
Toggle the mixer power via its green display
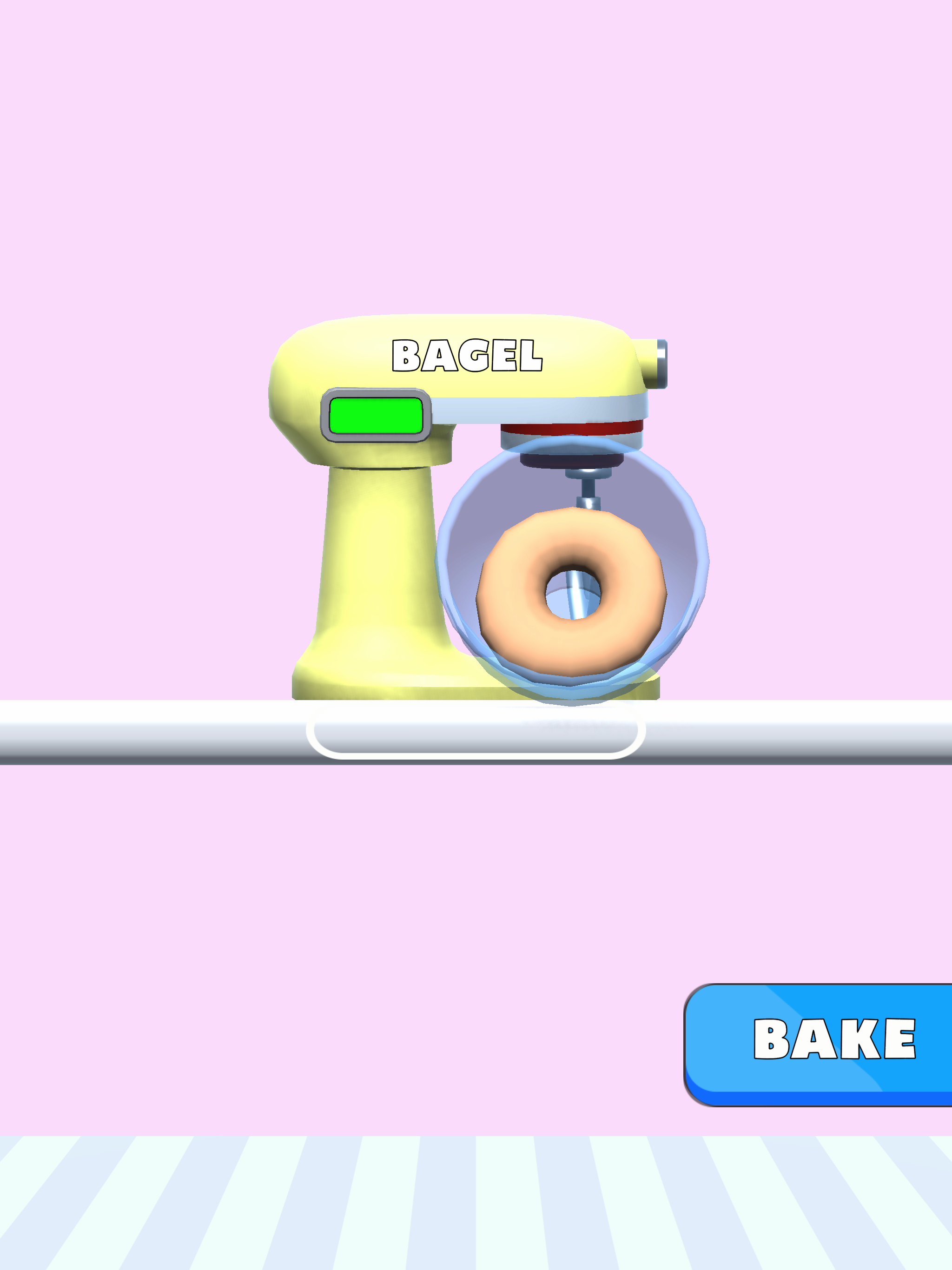[x=376, y=416]
